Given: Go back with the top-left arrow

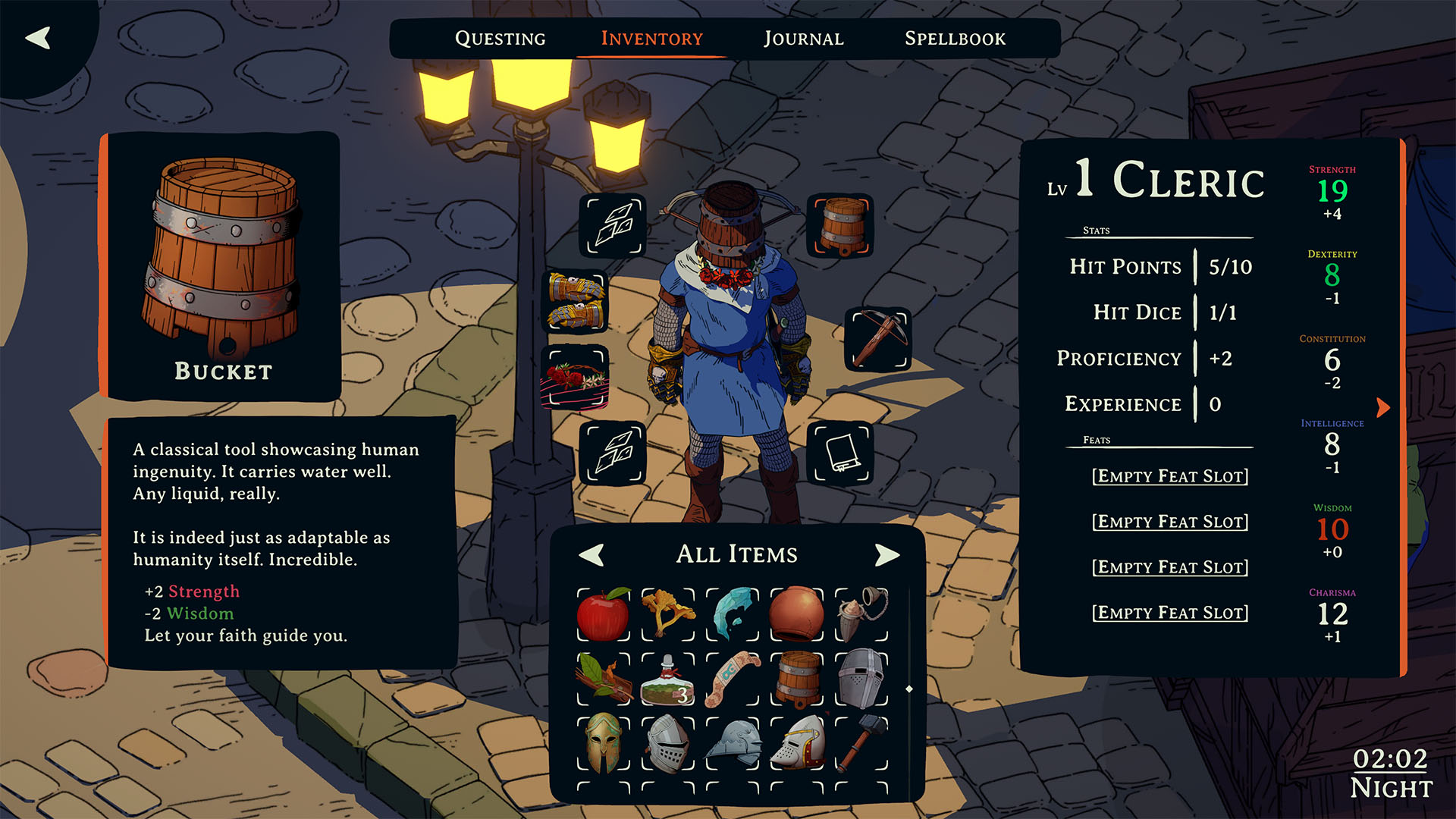Looking at the screenshot, I should coord(38,38).
